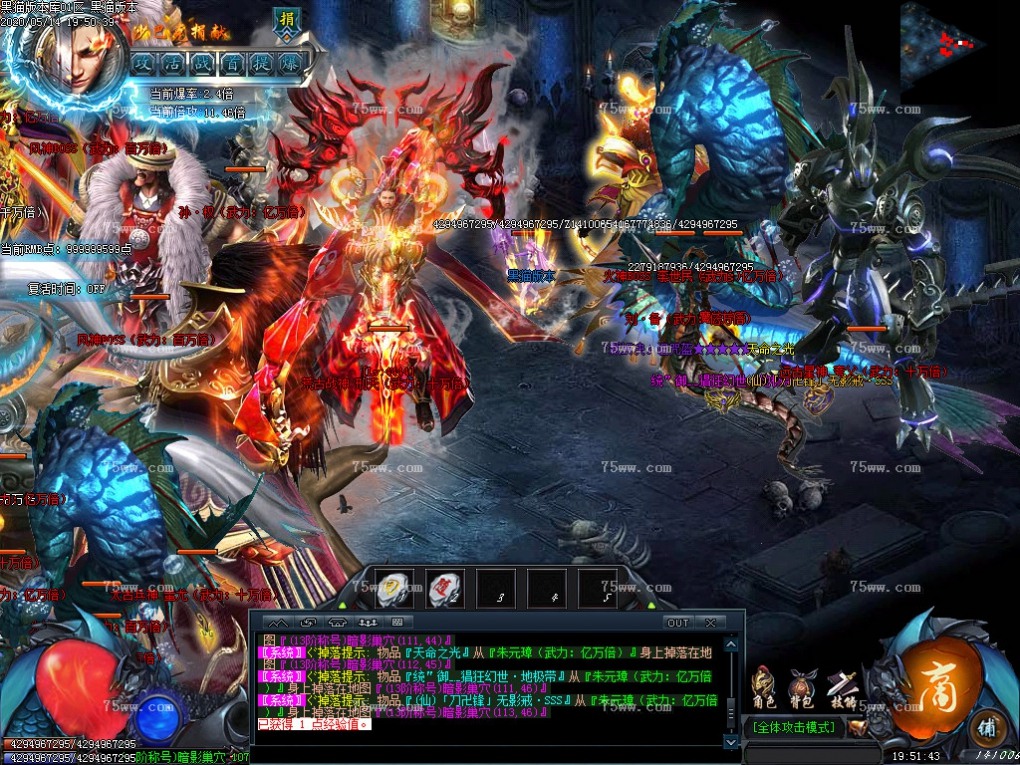
Task: Choose the 提 button in top bar
Action: point(261,62)
